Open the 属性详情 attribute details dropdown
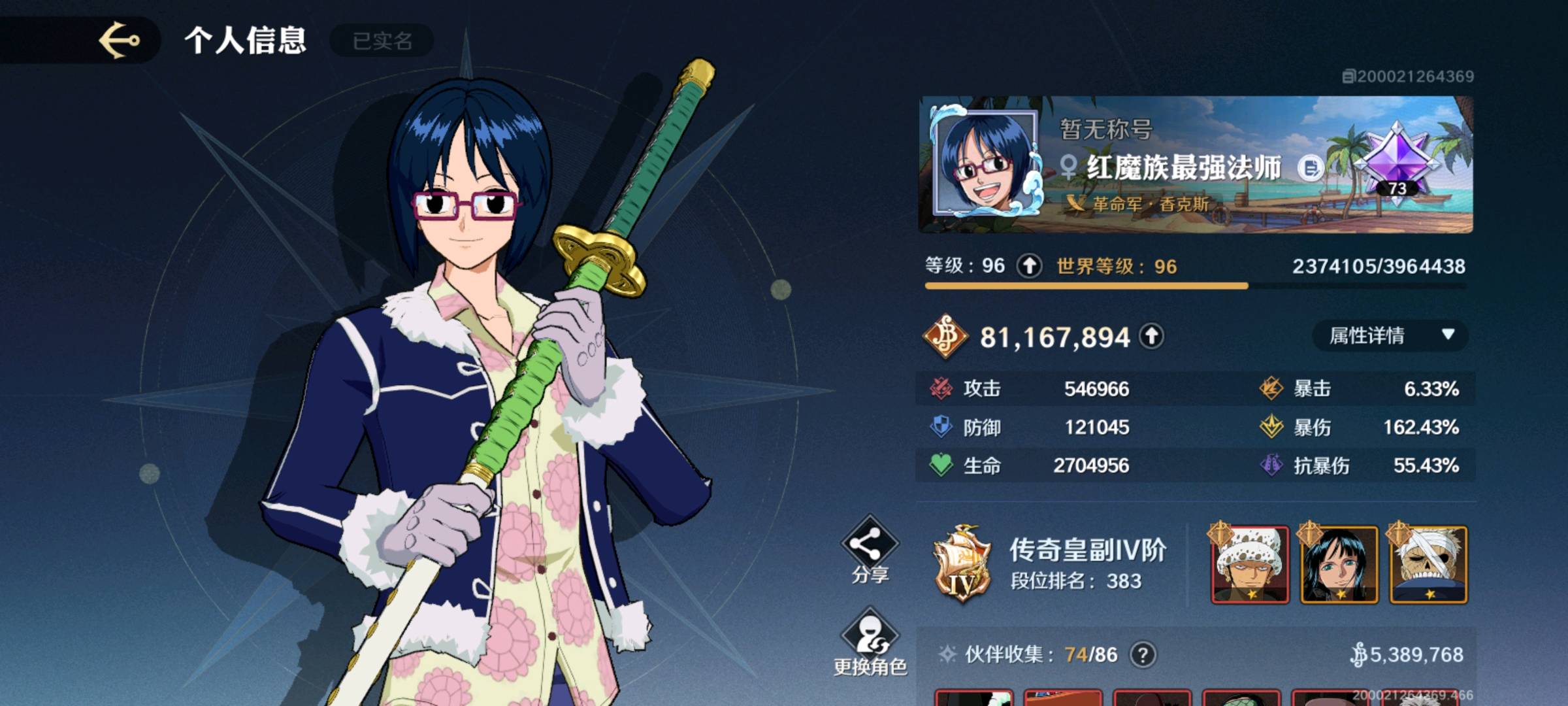Viewport: 1568px width, 706px height. [x=1389, y=336]
